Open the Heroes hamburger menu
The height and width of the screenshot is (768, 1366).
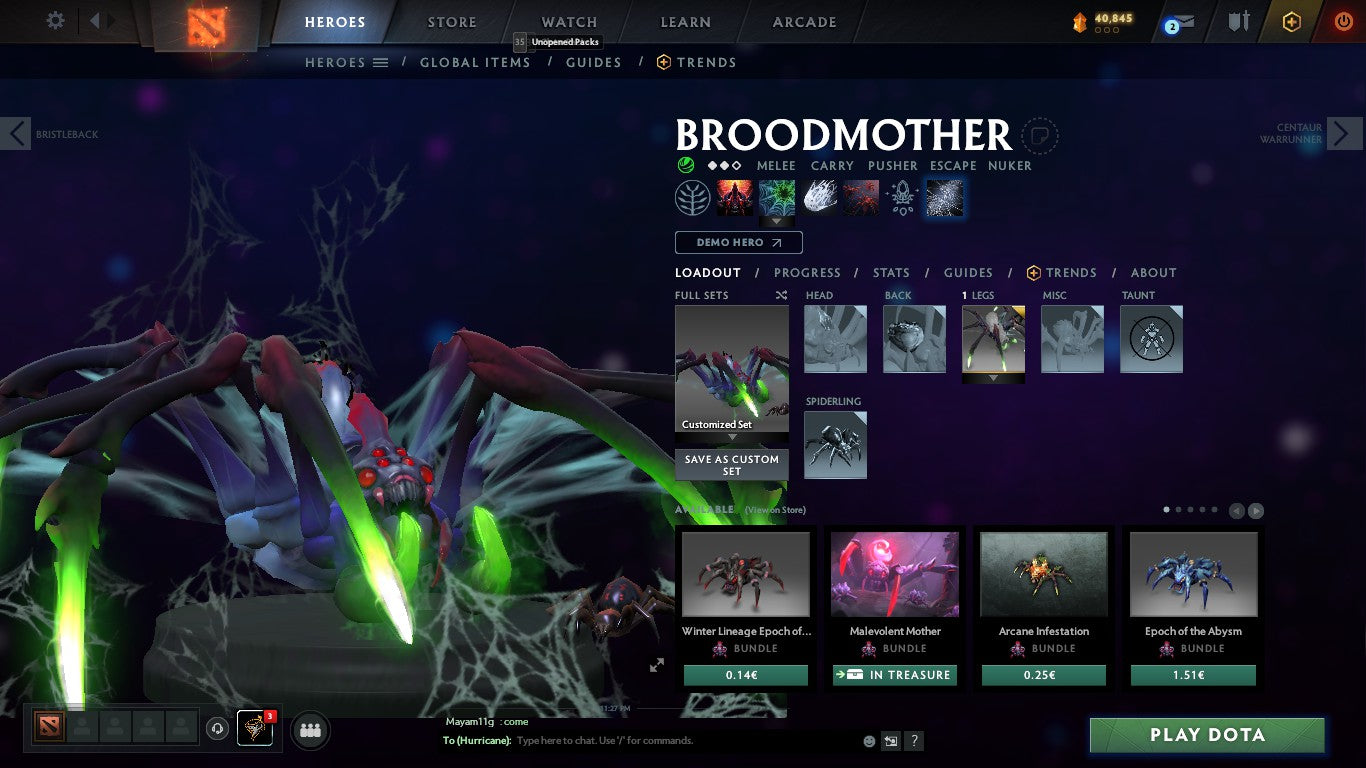pos(381,62)
